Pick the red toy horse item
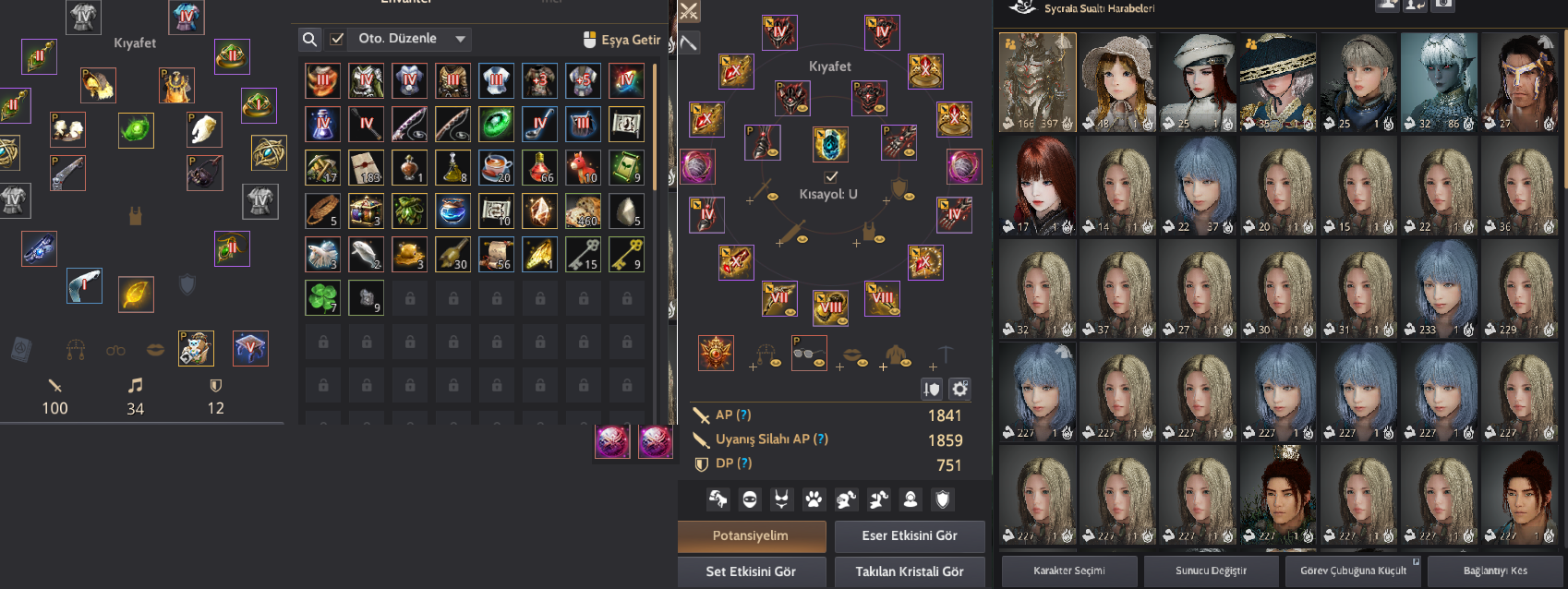The height and width of the screenshot is (589, 1568). coord(583,167)
